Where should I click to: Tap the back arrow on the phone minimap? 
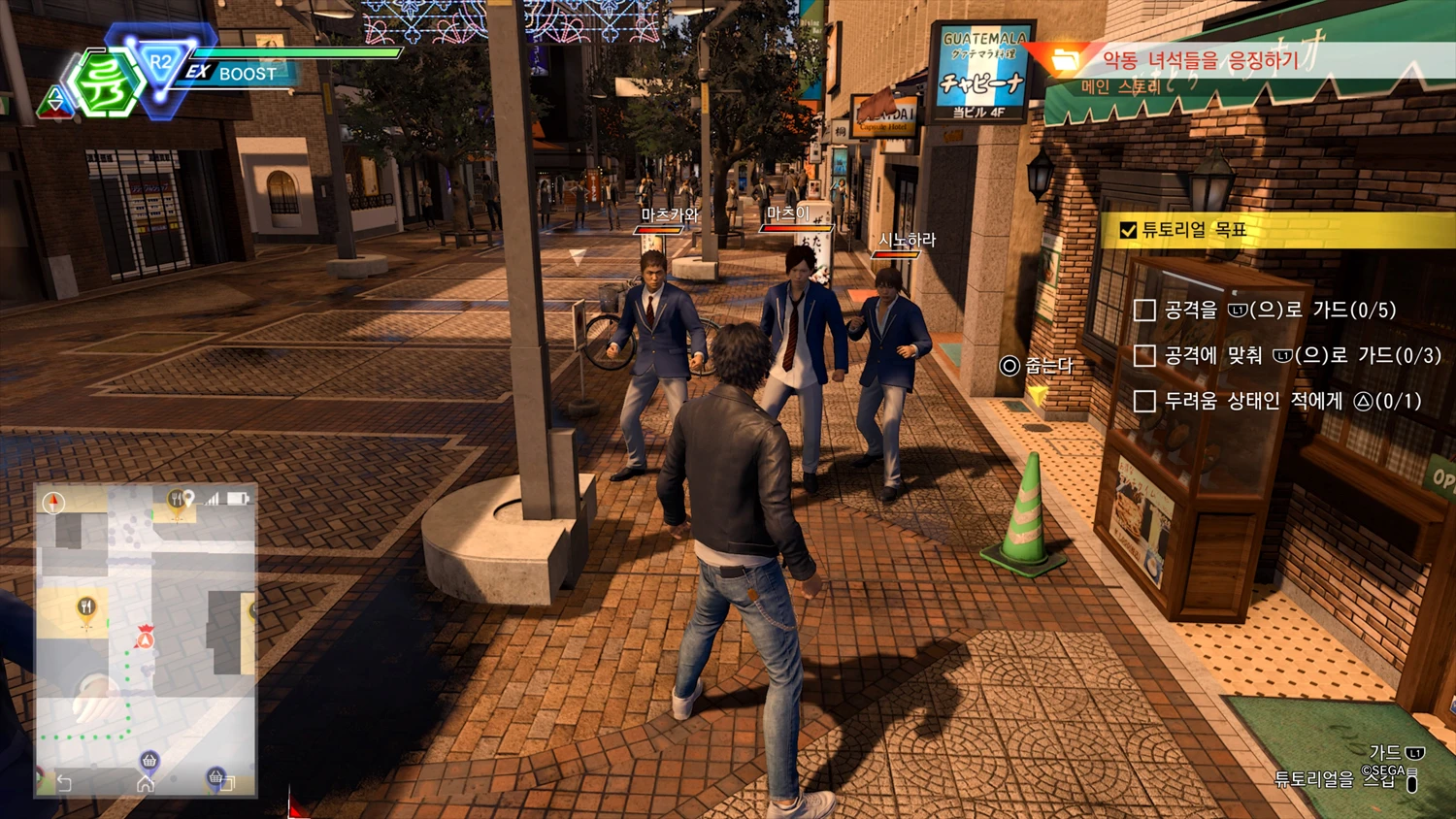(x=64, y=783)
